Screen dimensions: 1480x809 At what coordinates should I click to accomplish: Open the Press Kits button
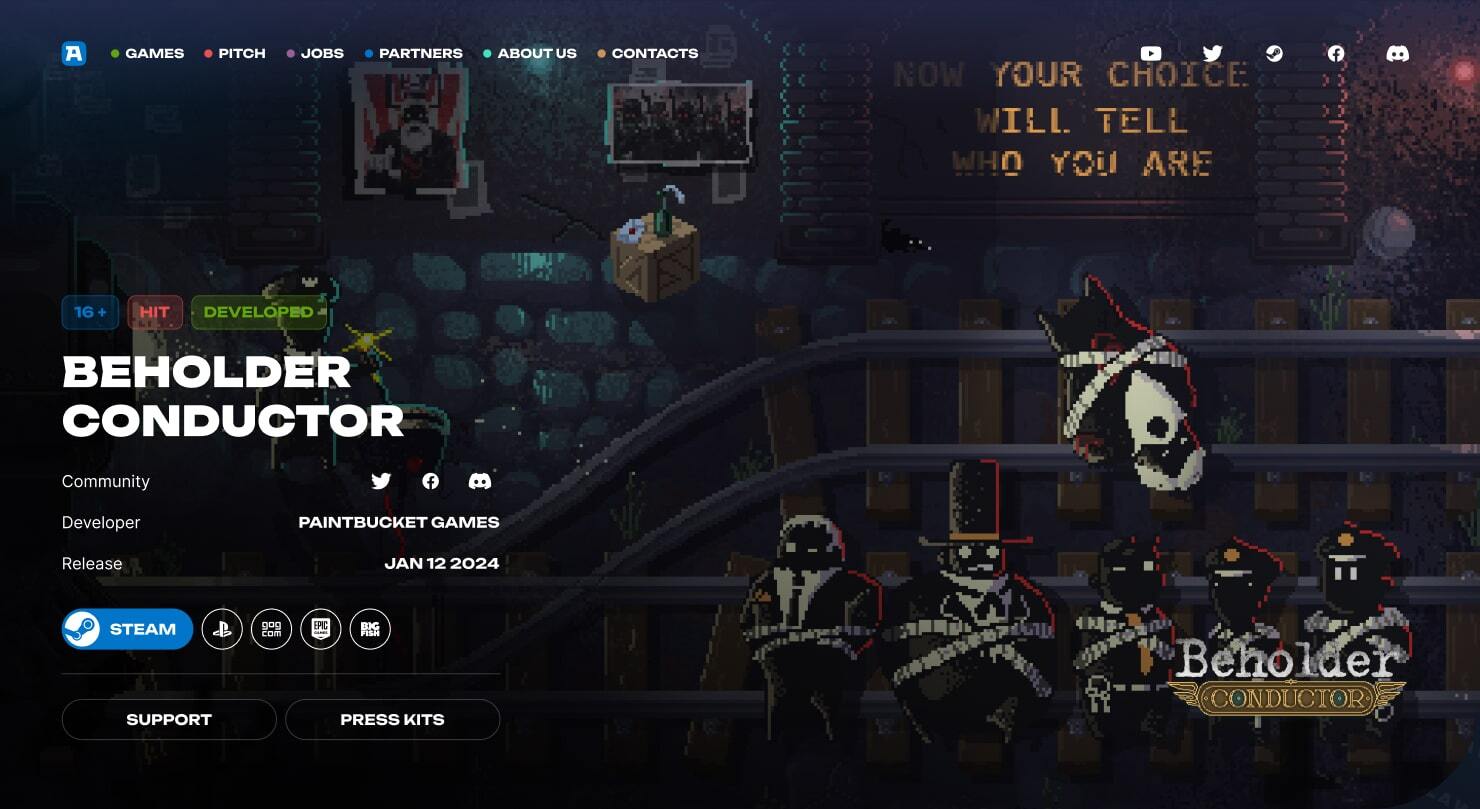(392, 719)
